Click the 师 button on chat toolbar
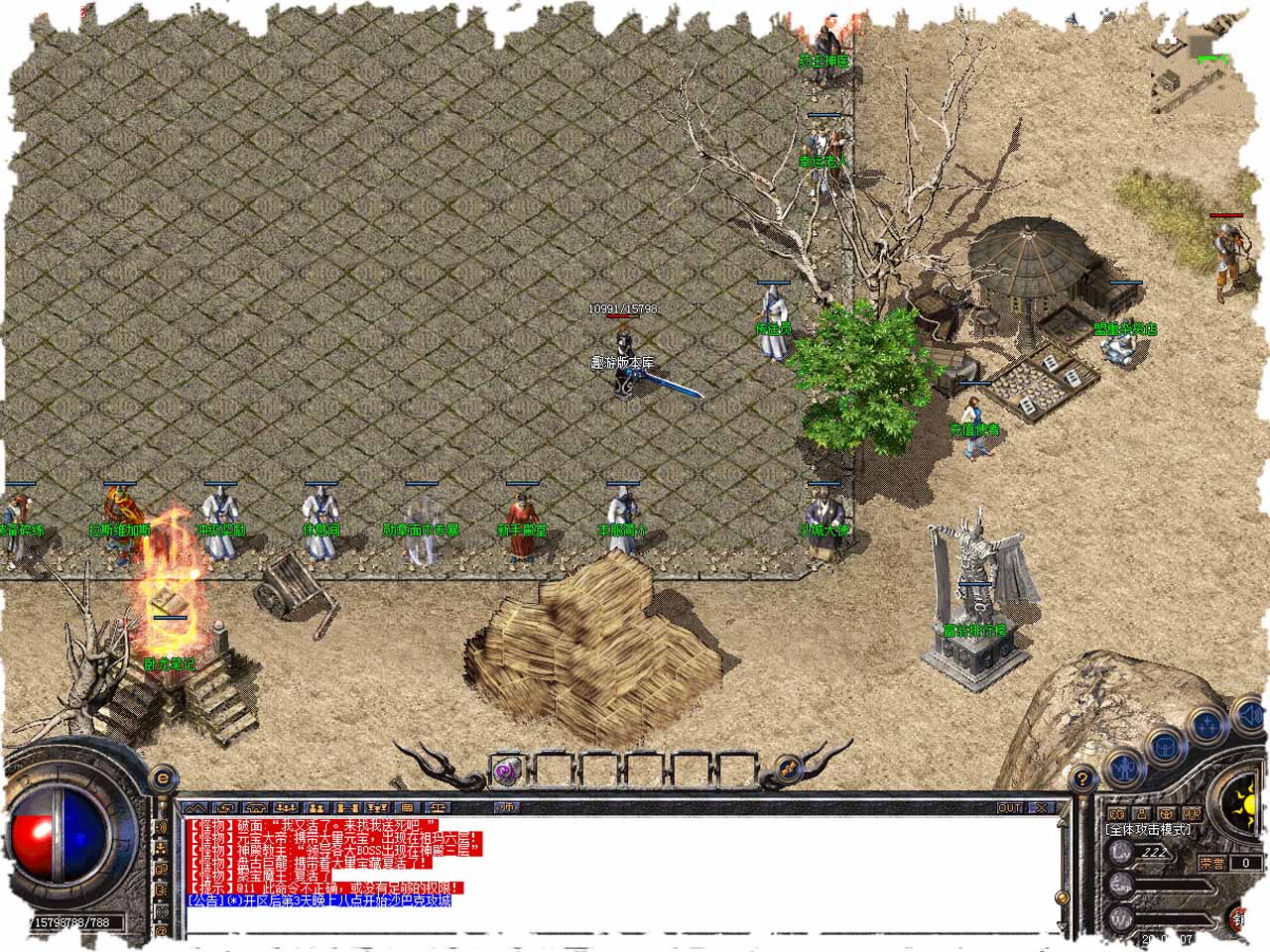This screenshot has width=1270, height=952. point(507,808)
